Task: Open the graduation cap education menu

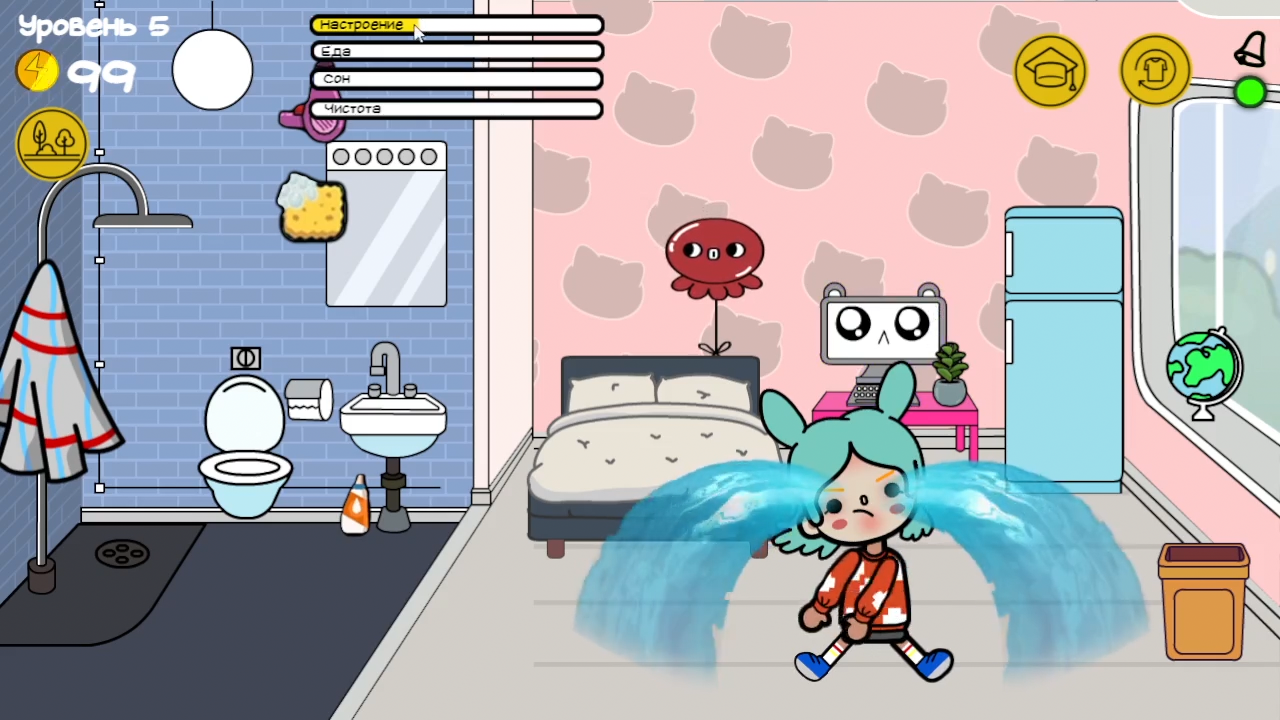Action: (x=1051, y=70)
